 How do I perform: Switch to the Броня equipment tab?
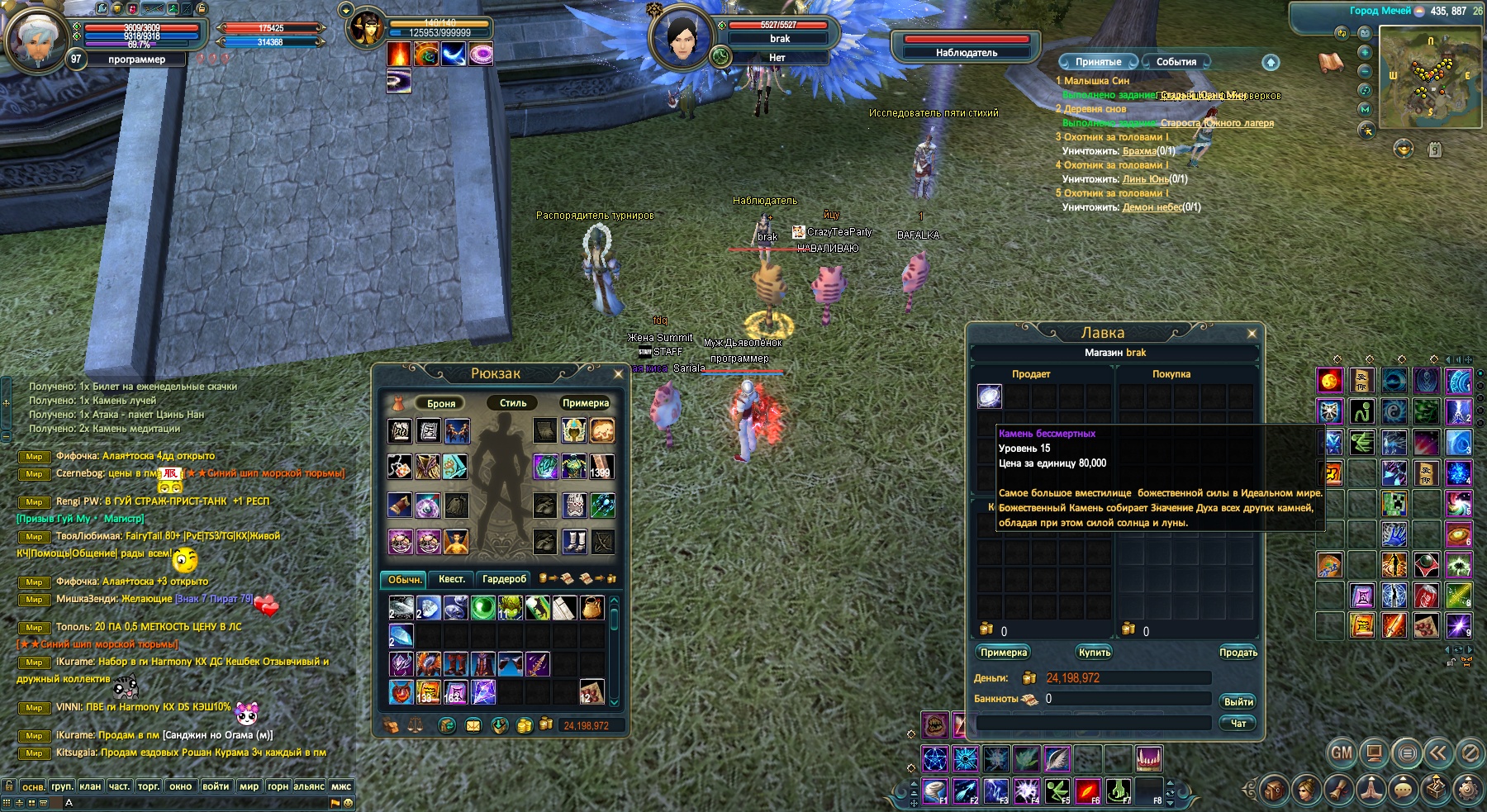point(441,403)
